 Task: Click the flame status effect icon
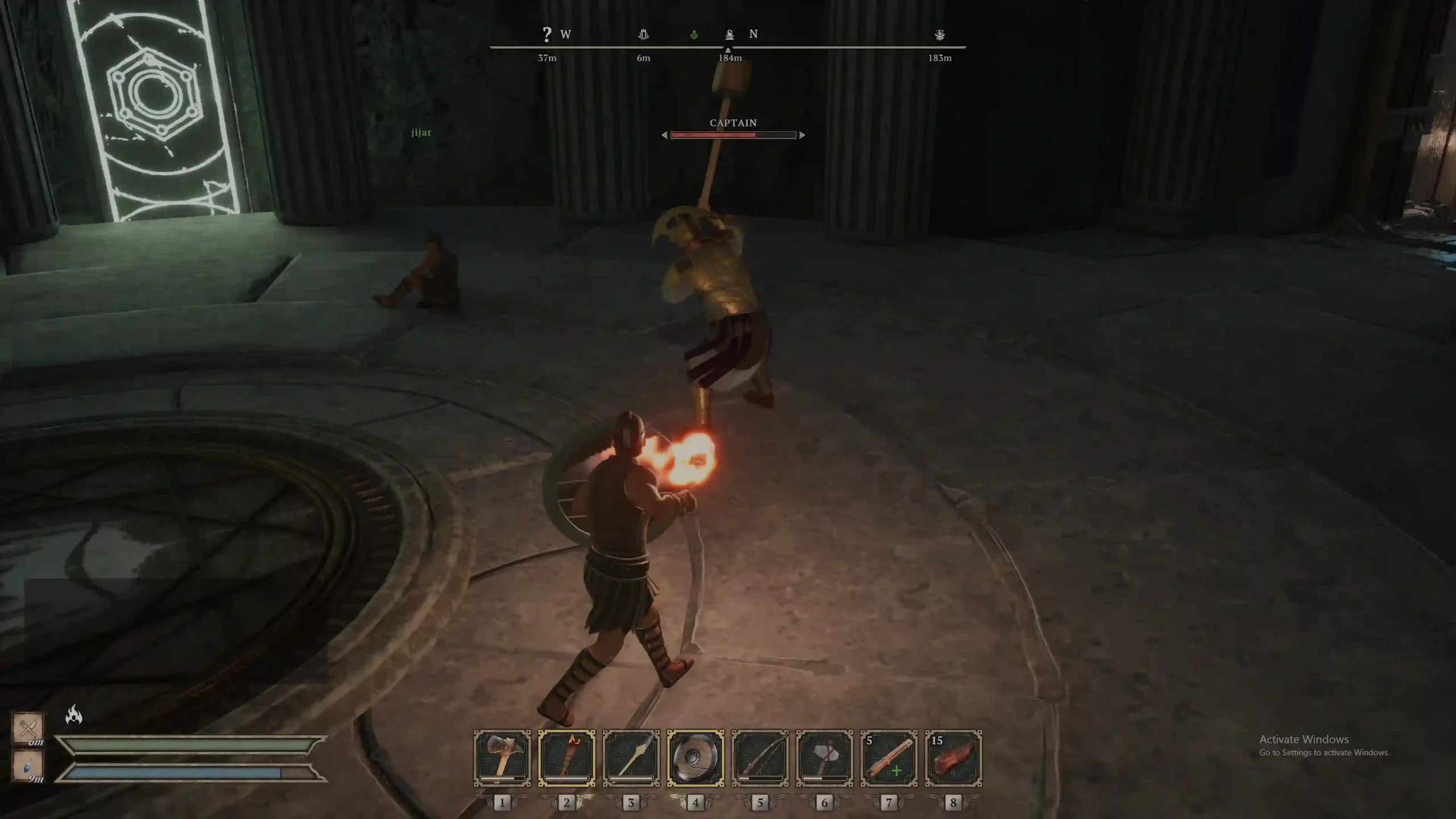74,714
